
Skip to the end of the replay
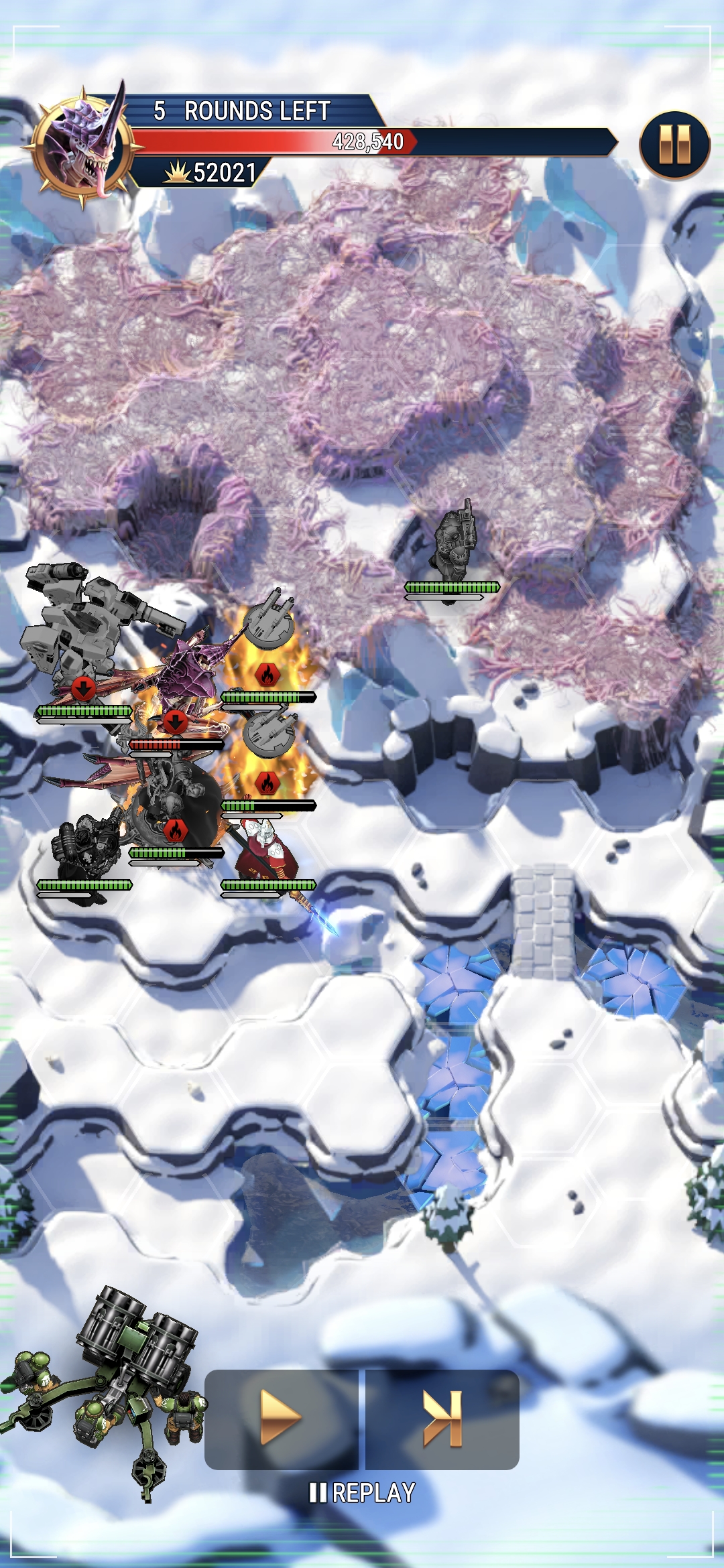coord(442,1418)
